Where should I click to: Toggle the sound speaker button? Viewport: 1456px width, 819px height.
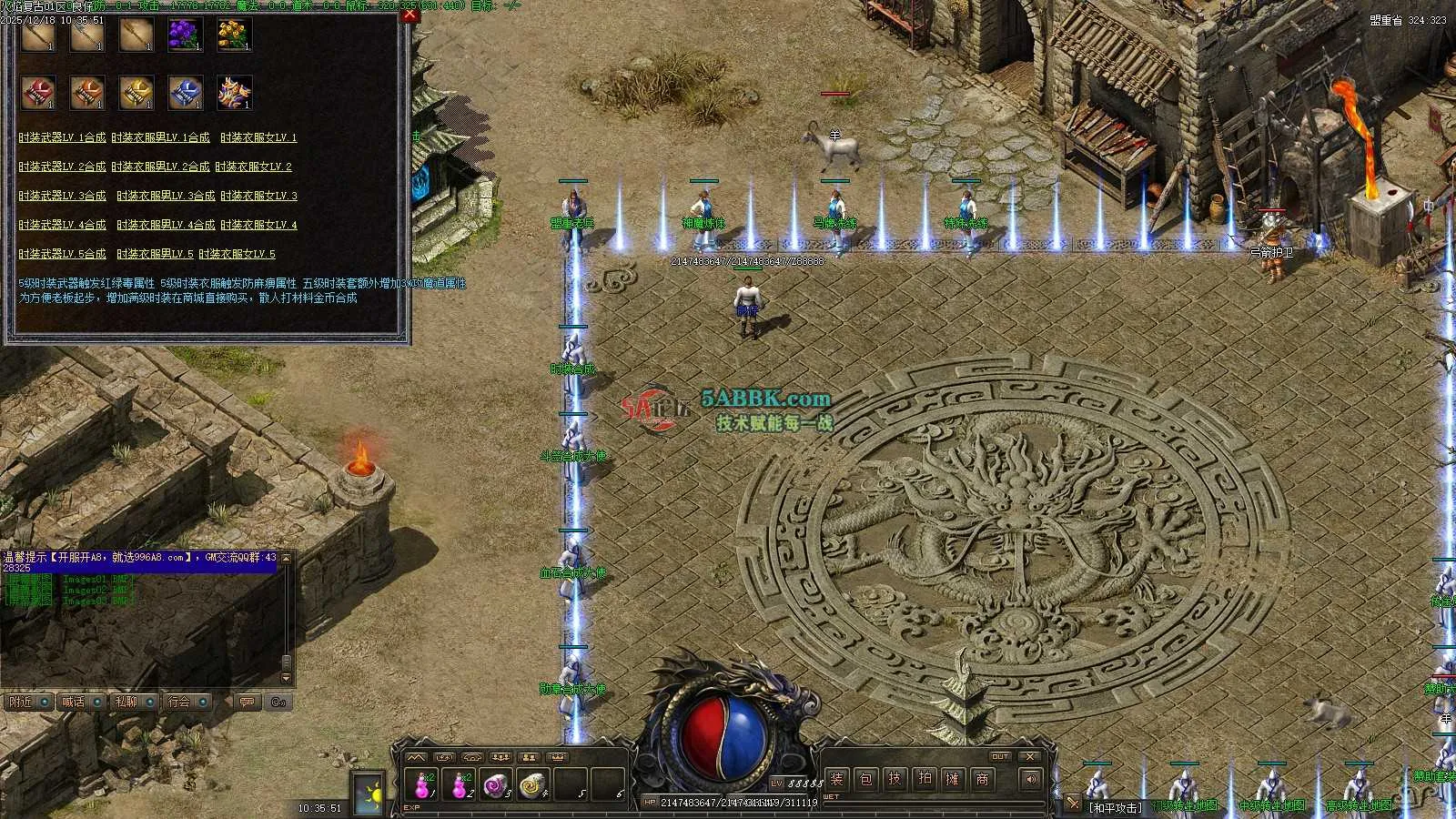click(x=1030, y=779)
